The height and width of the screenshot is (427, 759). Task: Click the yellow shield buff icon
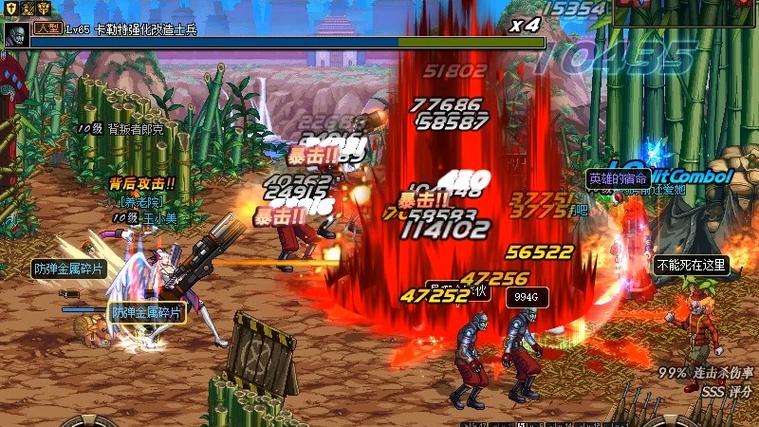tap(11, 8)
